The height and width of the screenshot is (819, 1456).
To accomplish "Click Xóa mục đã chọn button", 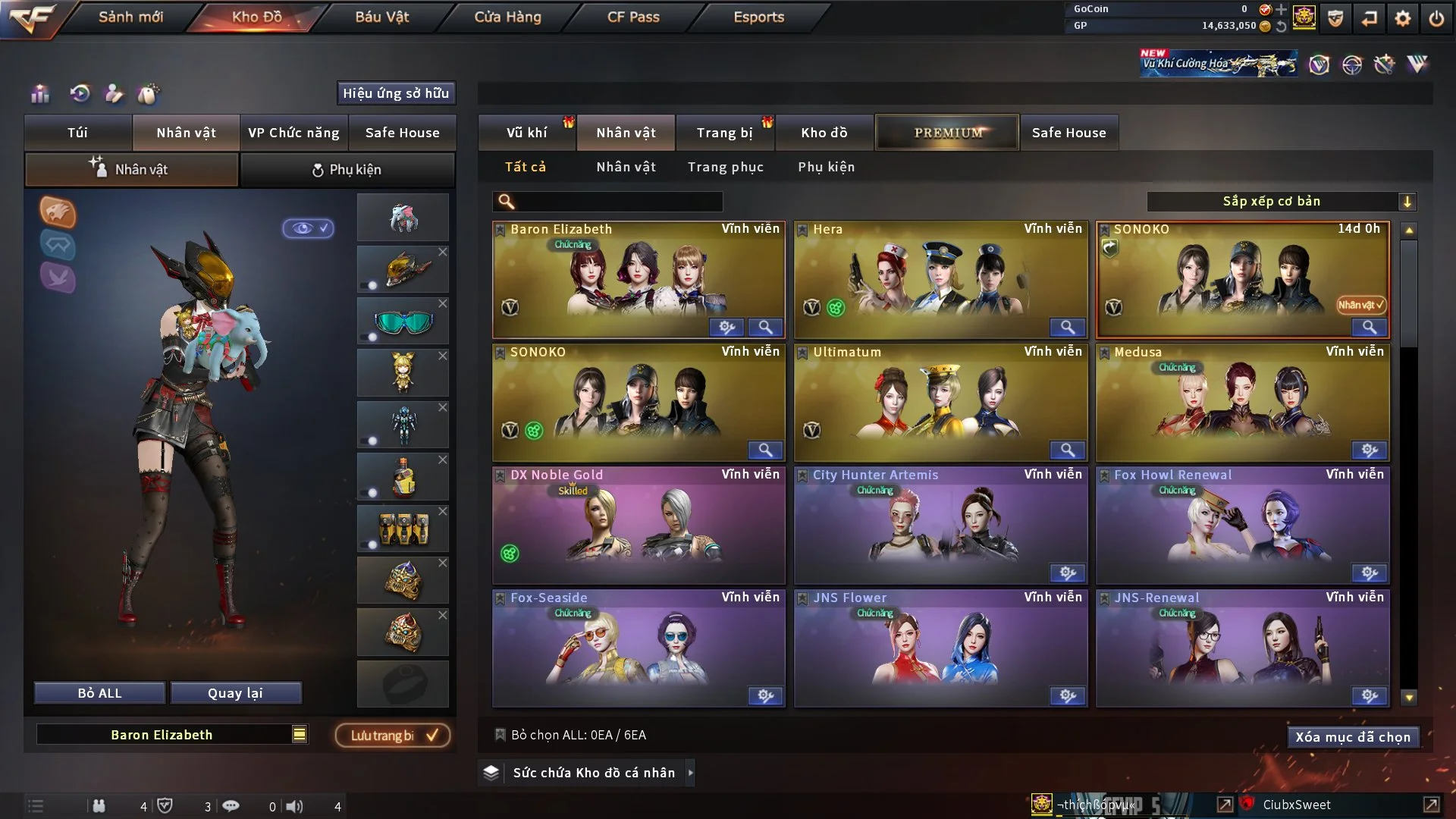I will pos(1352,737).
